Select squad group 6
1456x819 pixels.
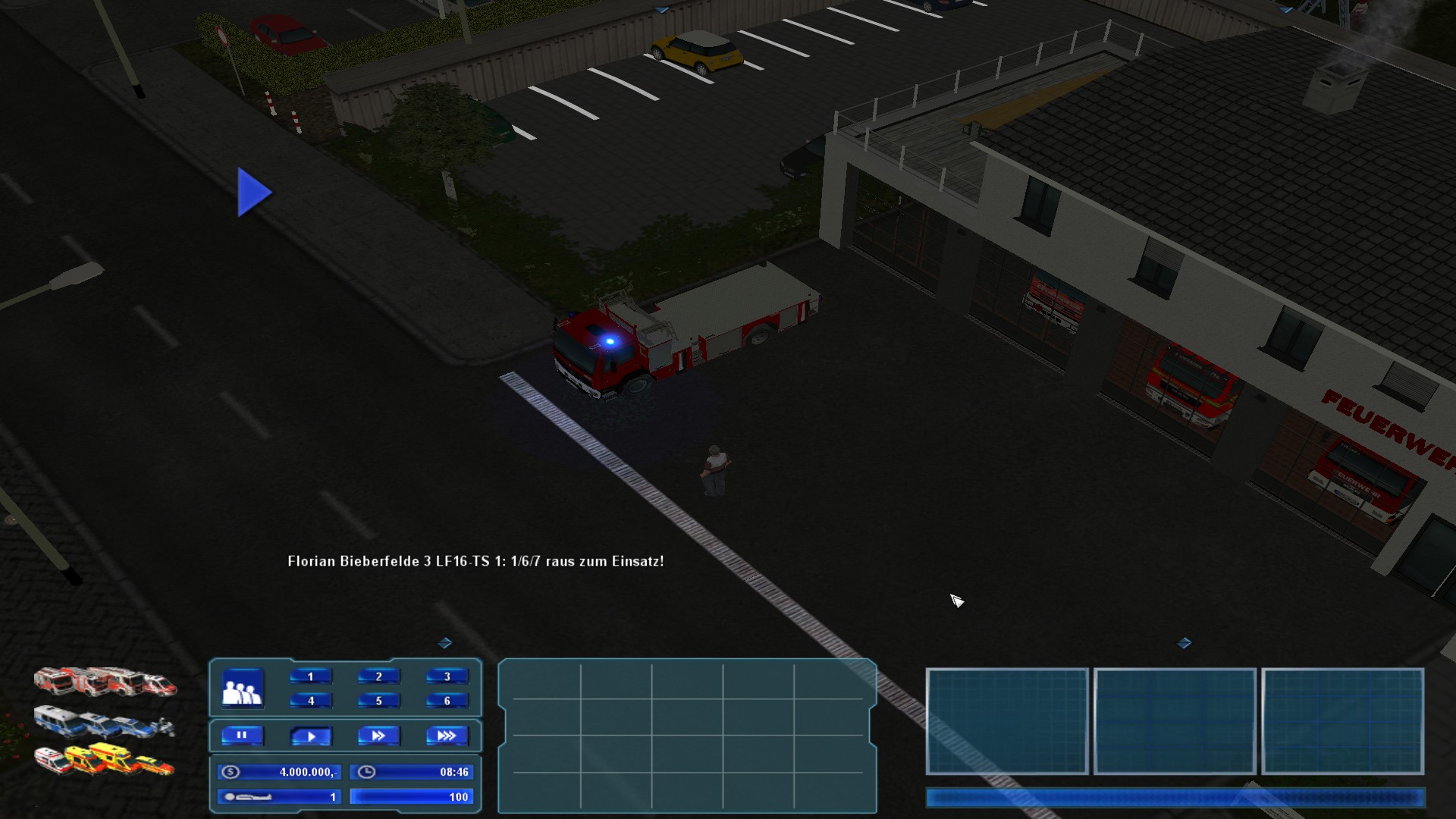click(x=447, y=701)
